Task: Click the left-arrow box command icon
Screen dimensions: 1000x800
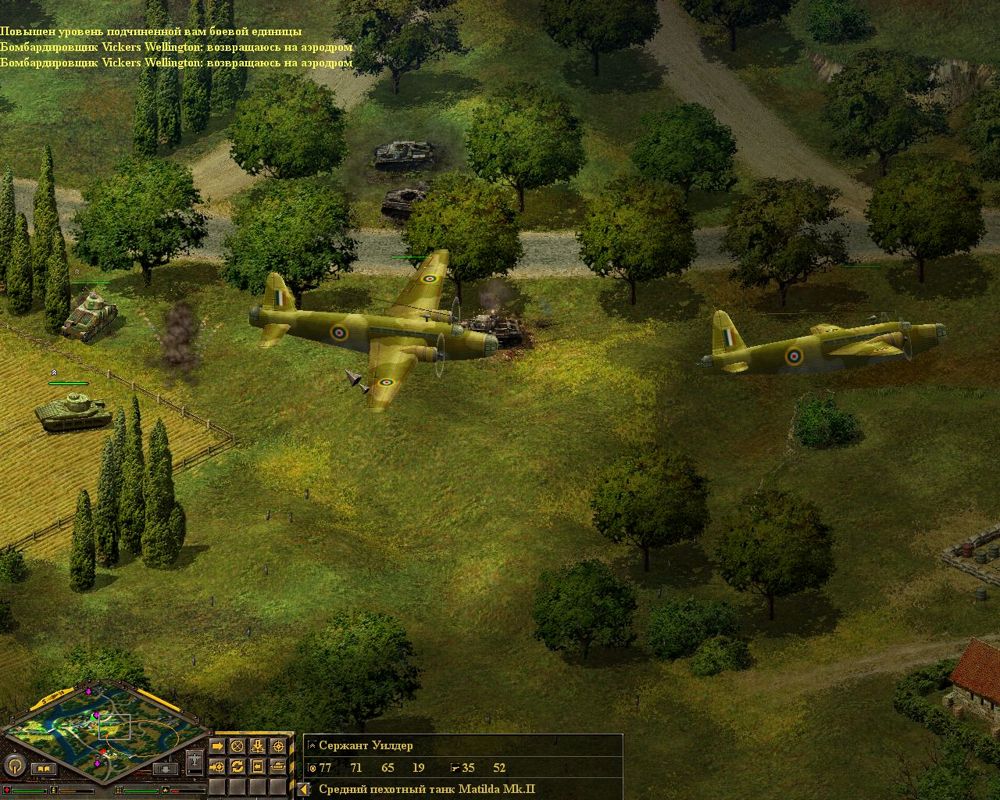Action: tap(257, 766)
